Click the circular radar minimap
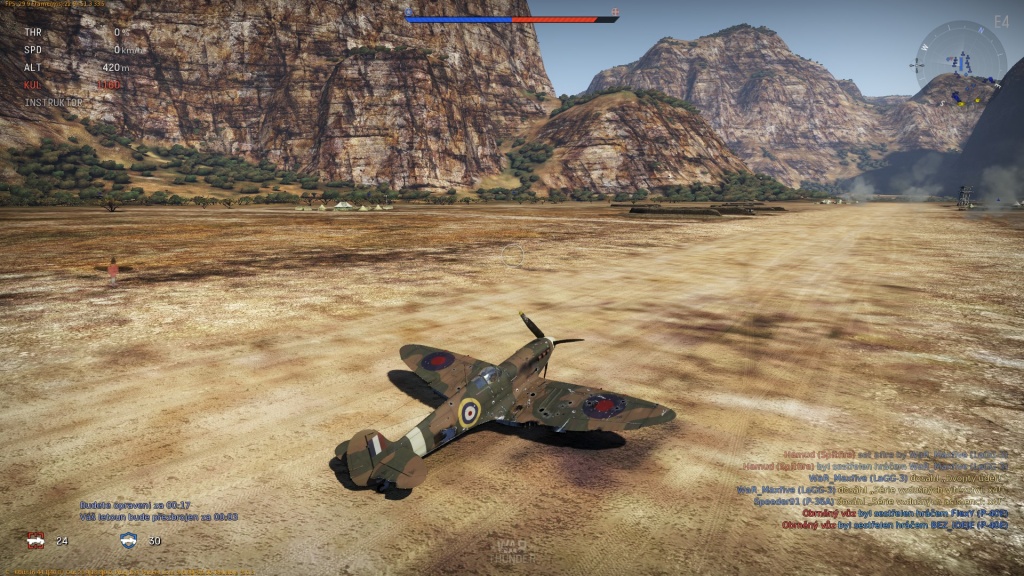 point(961,63)
